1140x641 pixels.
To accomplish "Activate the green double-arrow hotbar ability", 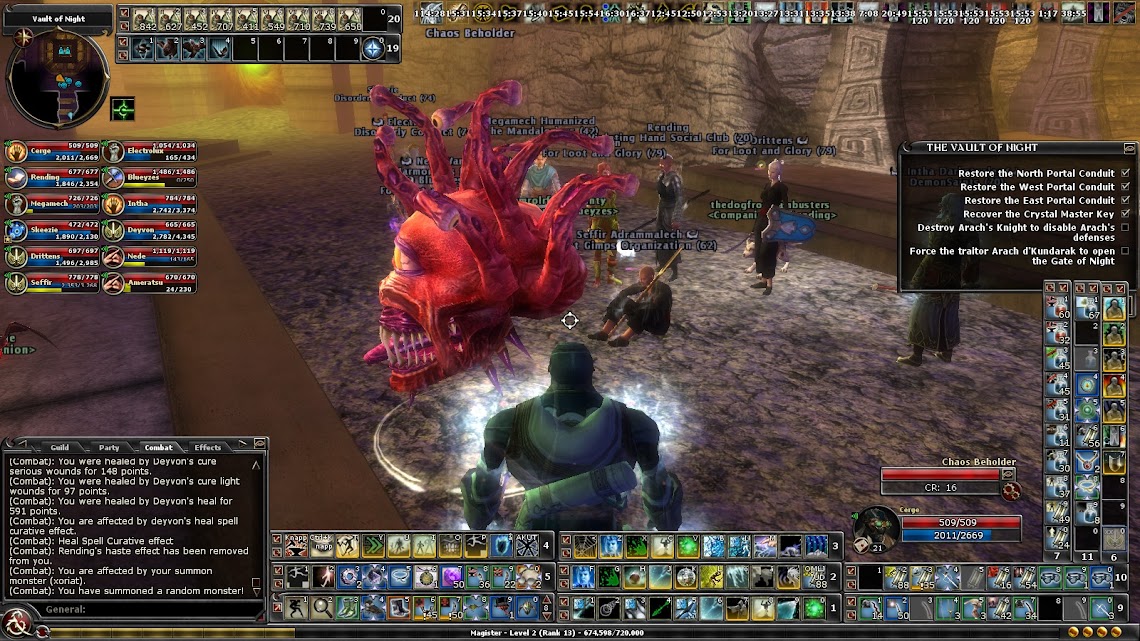I will [x=373, y=546].
